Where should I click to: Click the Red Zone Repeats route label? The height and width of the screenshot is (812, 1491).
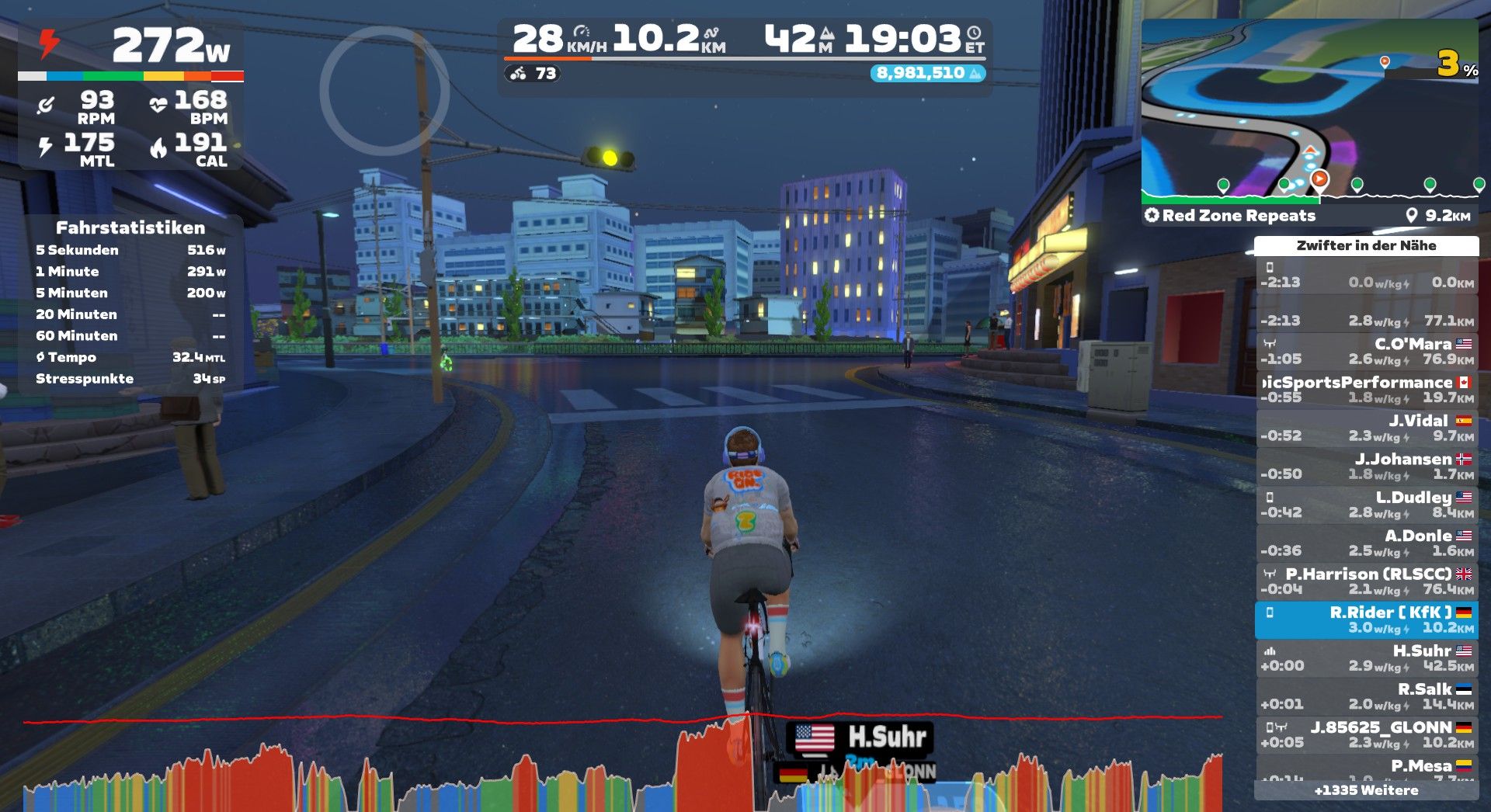point(1239,216)
